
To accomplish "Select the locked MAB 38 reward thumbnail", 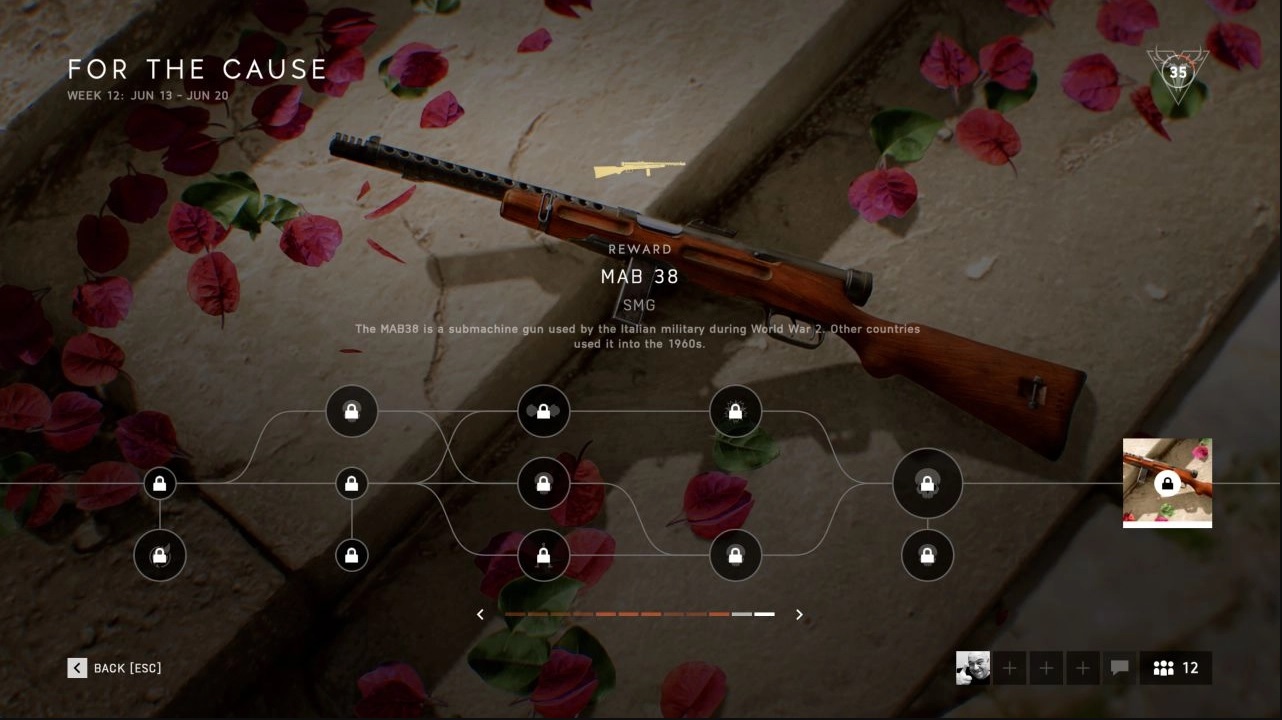I will (1167, 483).
